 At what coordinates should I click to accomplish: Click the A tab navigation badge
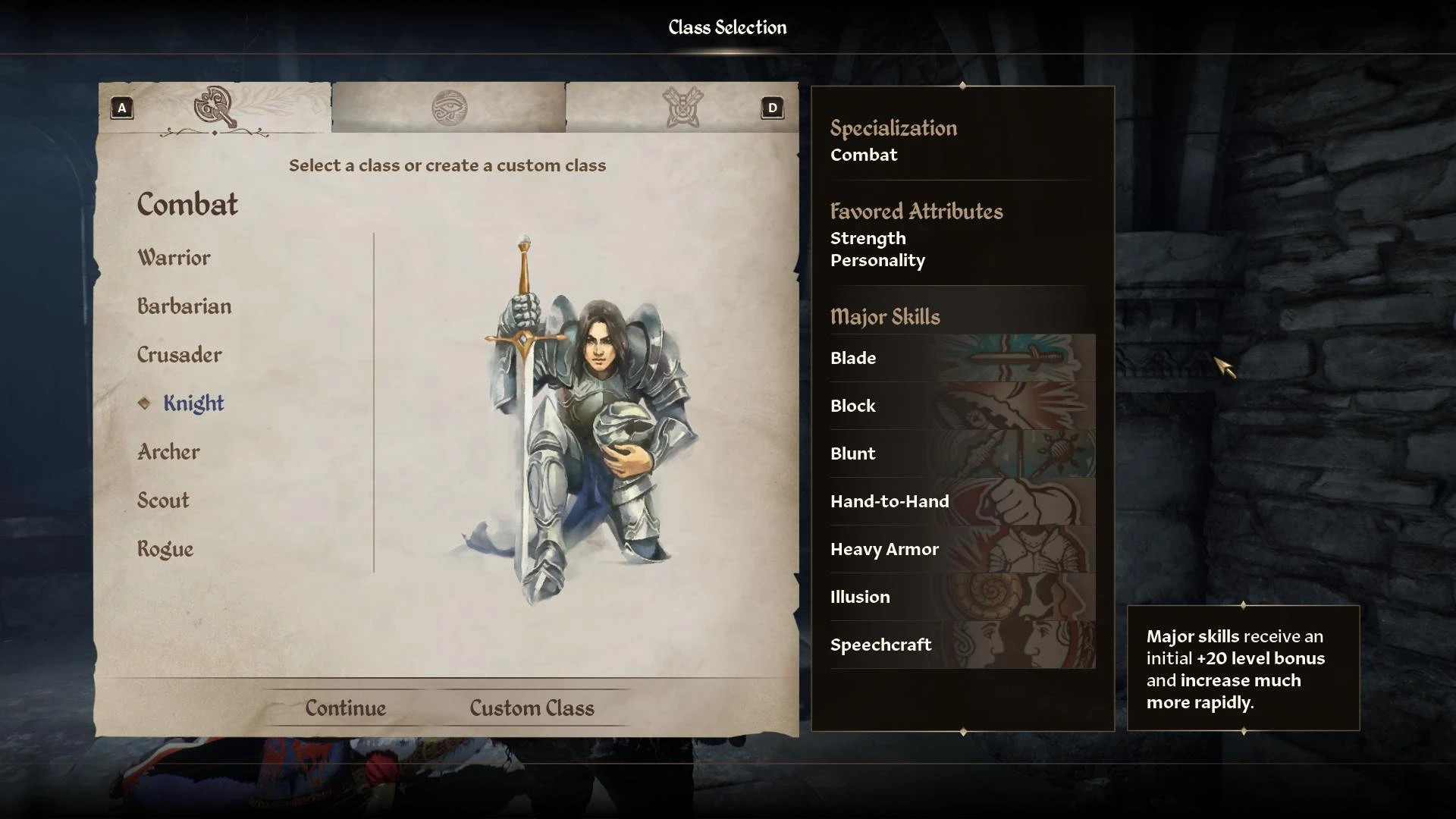click(121, 108)
